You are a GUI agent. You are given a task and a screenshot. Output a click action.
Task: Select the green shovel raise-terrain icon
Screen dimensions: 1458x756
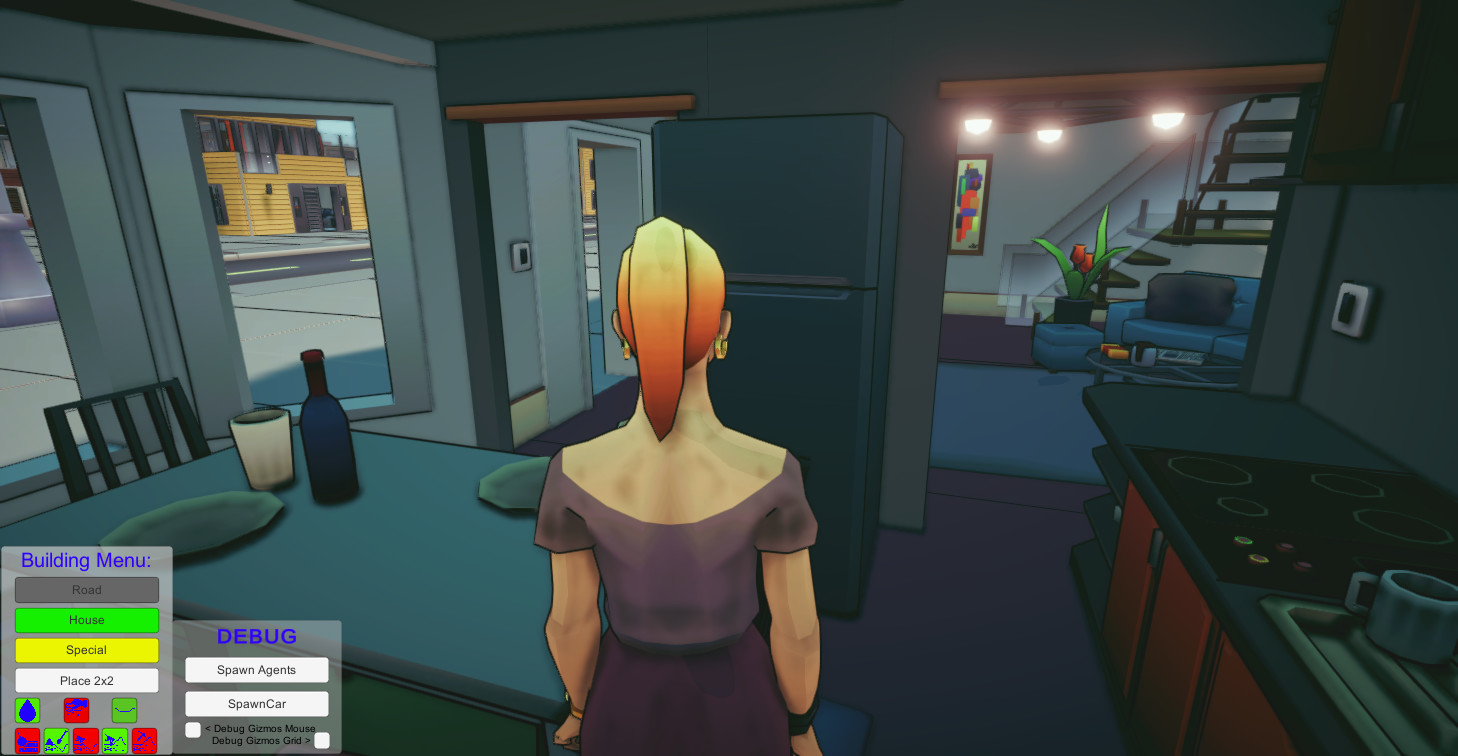pos(56,741)
